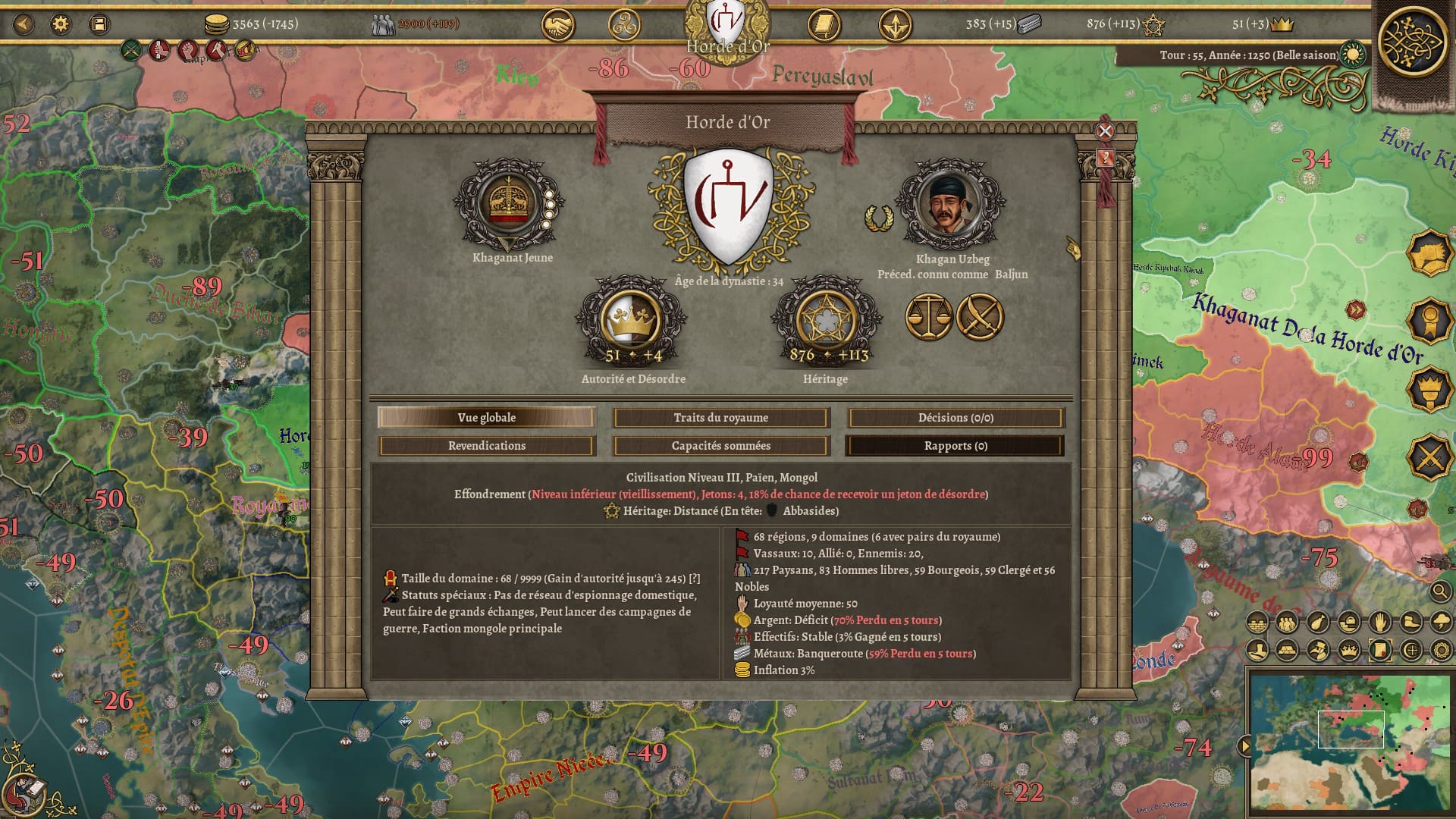Switch to the Vue globale tab
This screenshot has height=819, width=1456.
pos(486,418)
